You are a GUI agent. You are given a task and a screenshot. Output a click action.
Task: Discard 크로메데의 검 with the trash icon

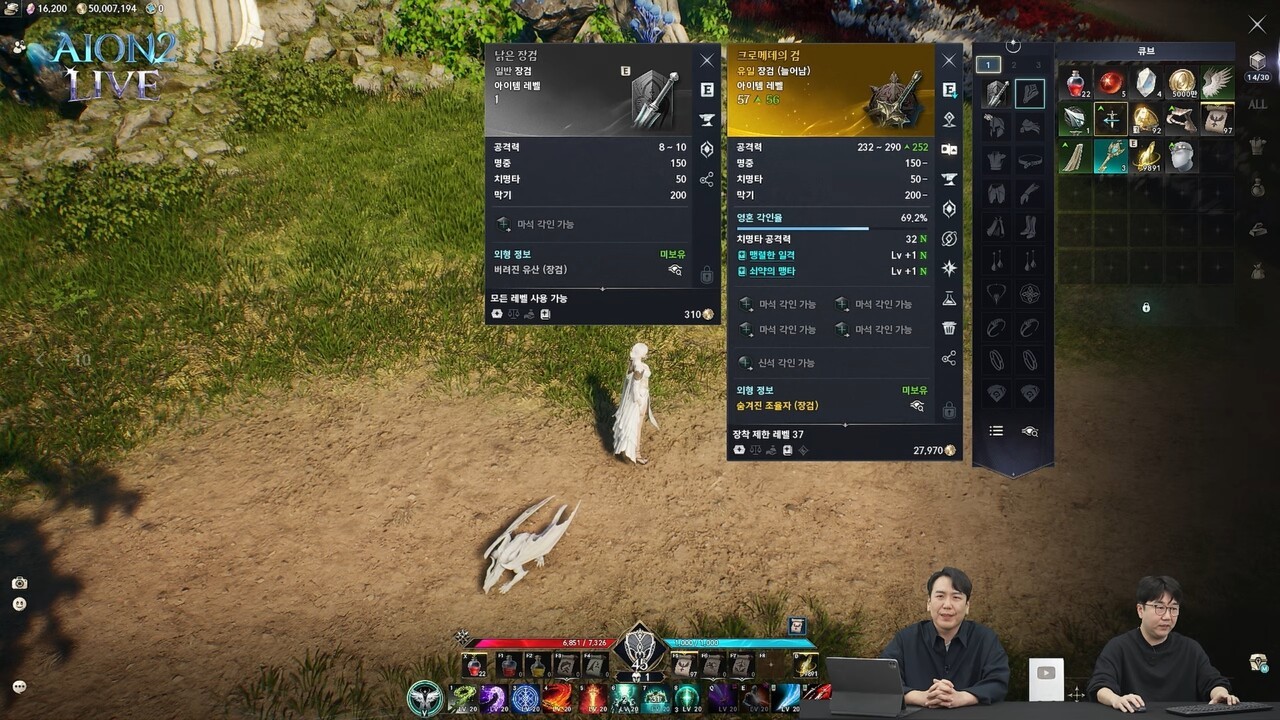(949, 328)
